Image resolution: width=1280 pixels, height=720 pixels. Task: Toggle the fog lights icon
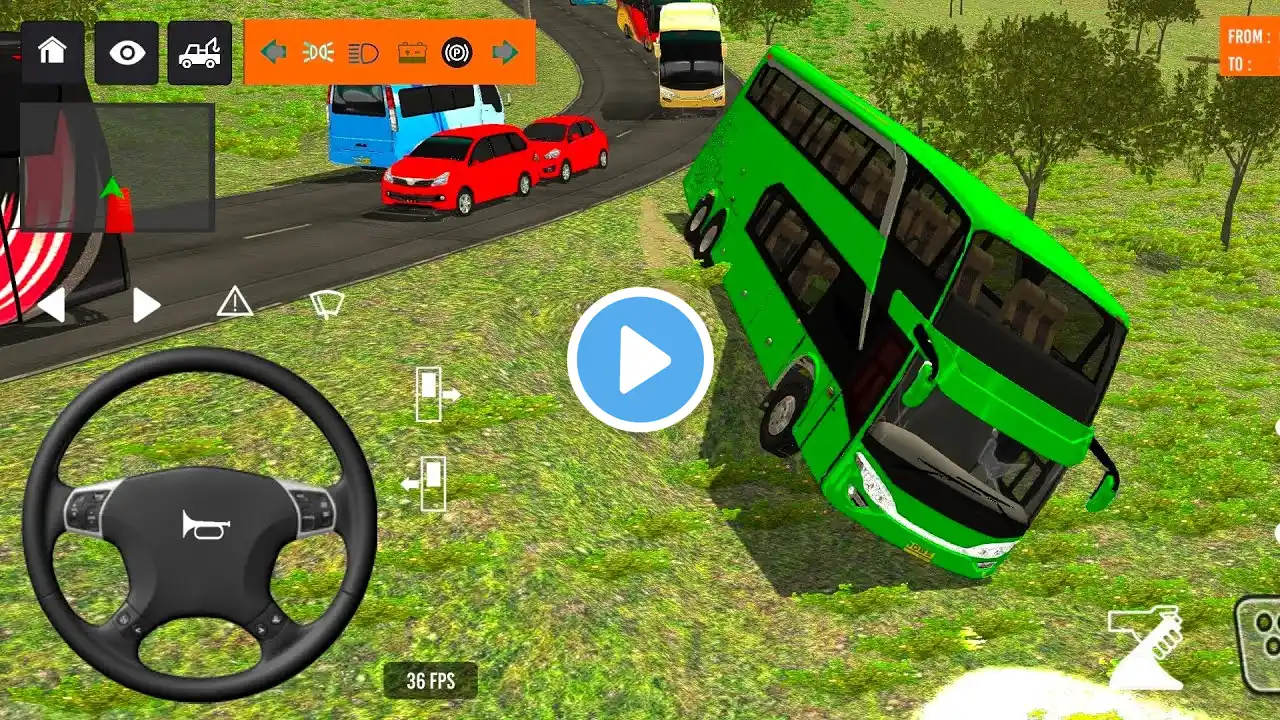[318, 52]
